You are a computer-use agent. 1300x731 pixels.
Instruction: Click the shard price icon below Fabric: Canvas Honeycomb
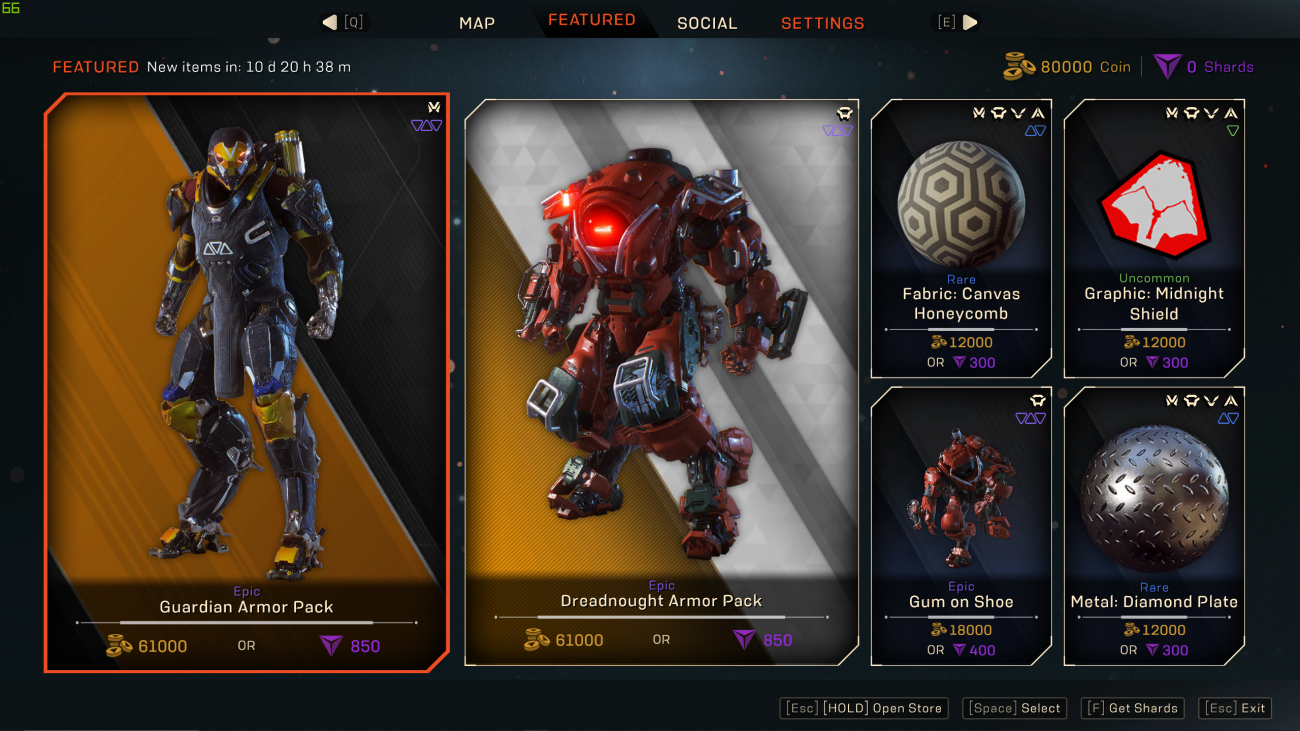(960, 361)
